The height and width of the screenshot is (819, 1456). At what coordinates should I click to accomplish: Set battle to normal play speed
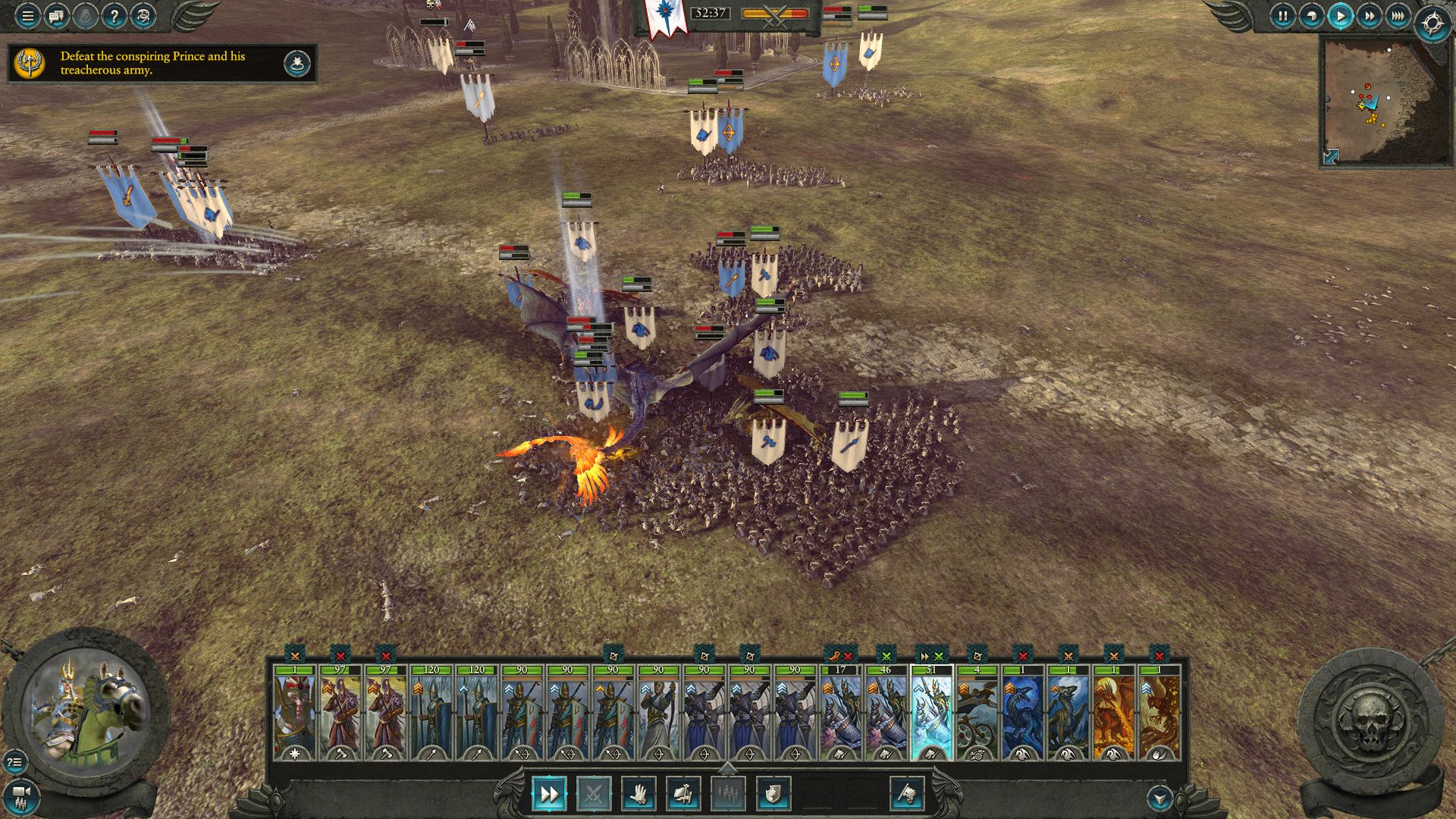[x=1340, y=15]
